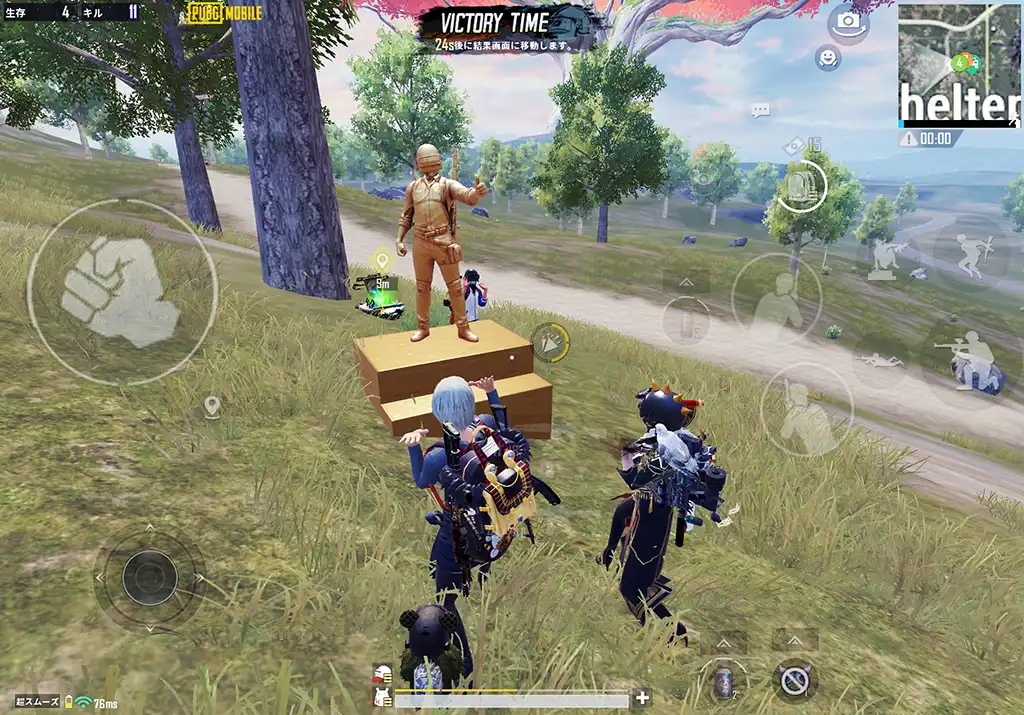Tap the yellow arrow speaker icon

[x=548, y=342]
